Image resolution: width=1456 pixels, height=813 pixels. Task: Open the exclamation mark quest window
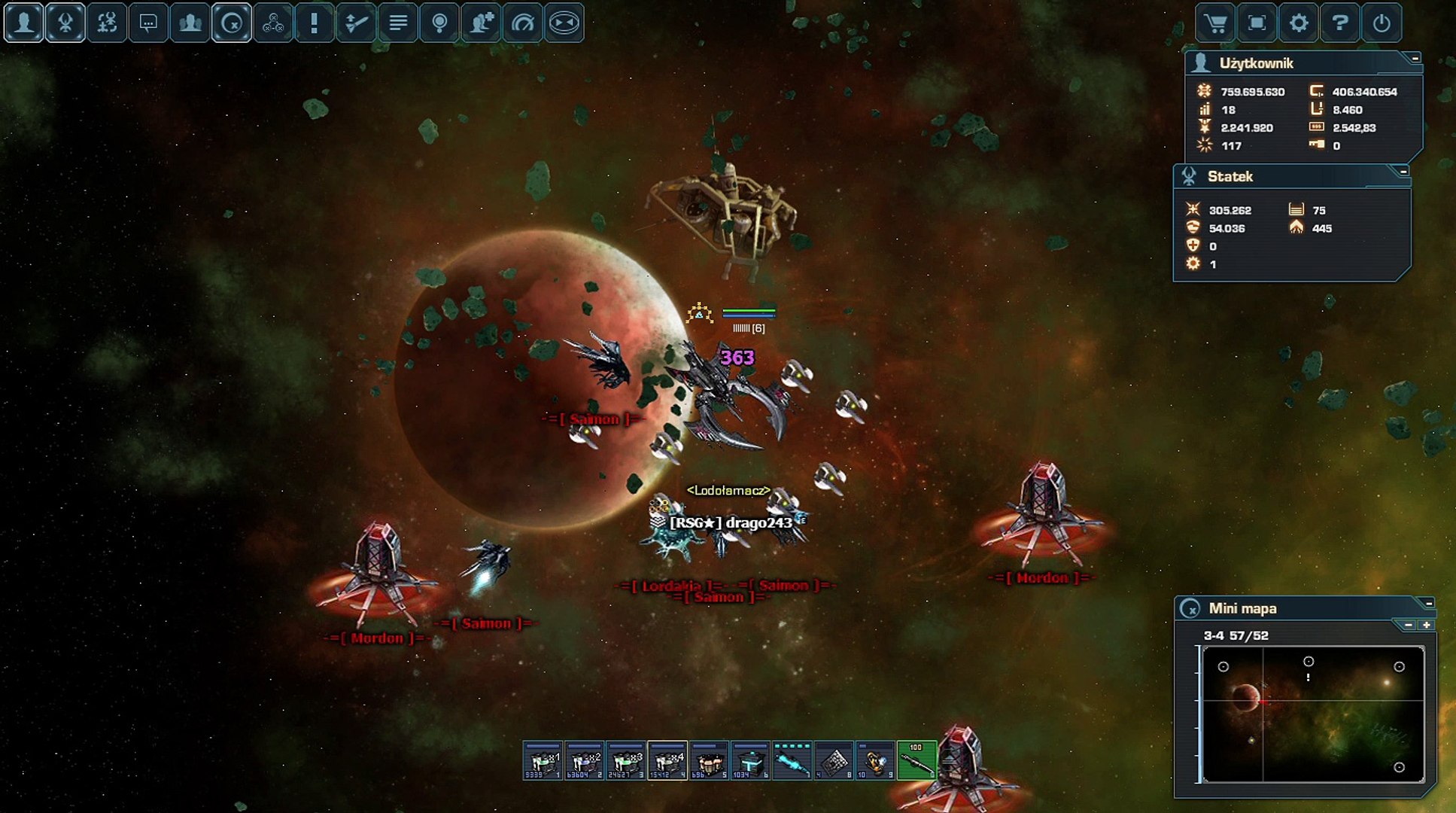(x=315, y=23)
